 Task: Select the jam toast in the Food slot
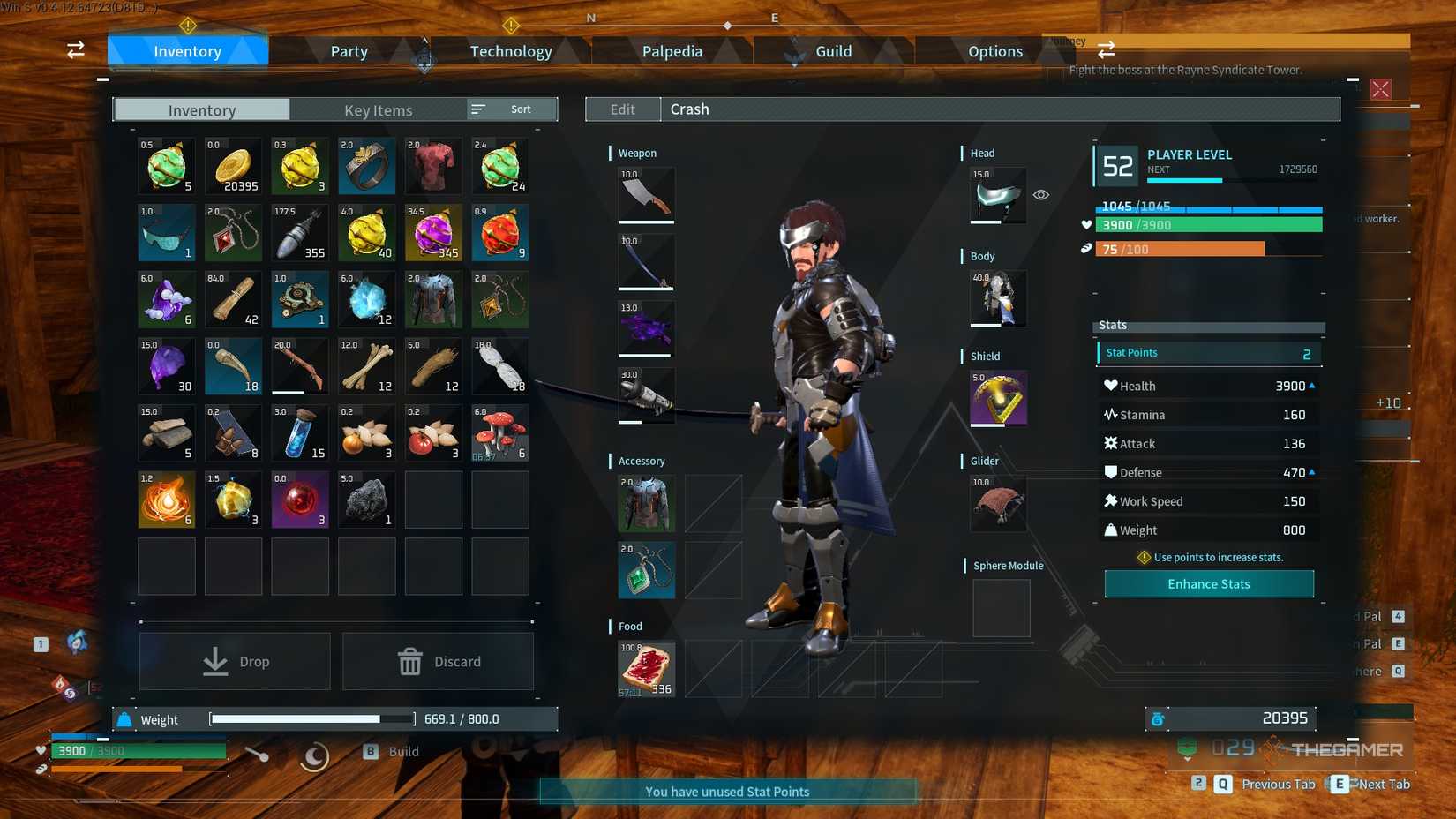pyautogui.click(x=645, y=669)
